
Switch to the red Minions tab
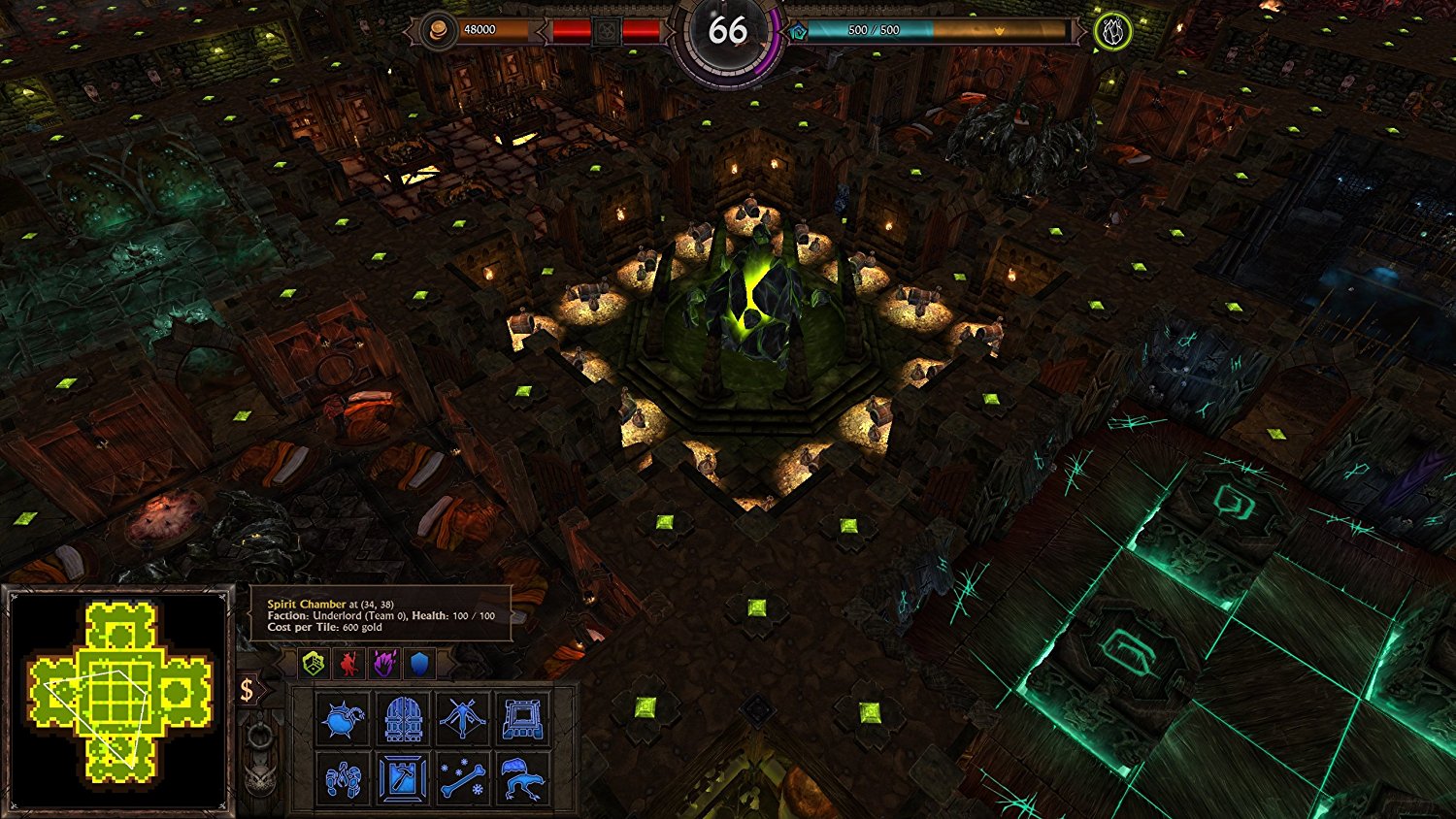[x=347, y=663]
